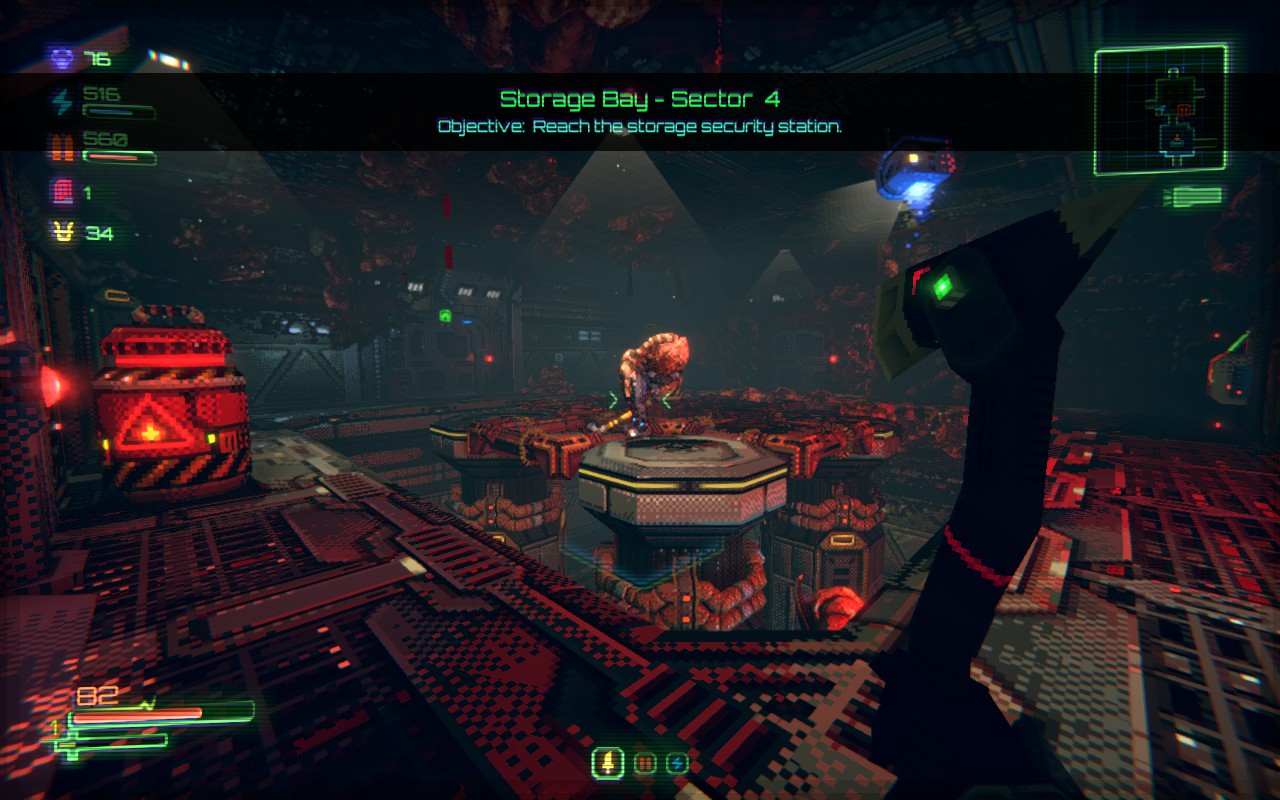Choose the blue lightning energy weapon slot
Viewport: 1280px width, 800px height.
pos(677,764)
